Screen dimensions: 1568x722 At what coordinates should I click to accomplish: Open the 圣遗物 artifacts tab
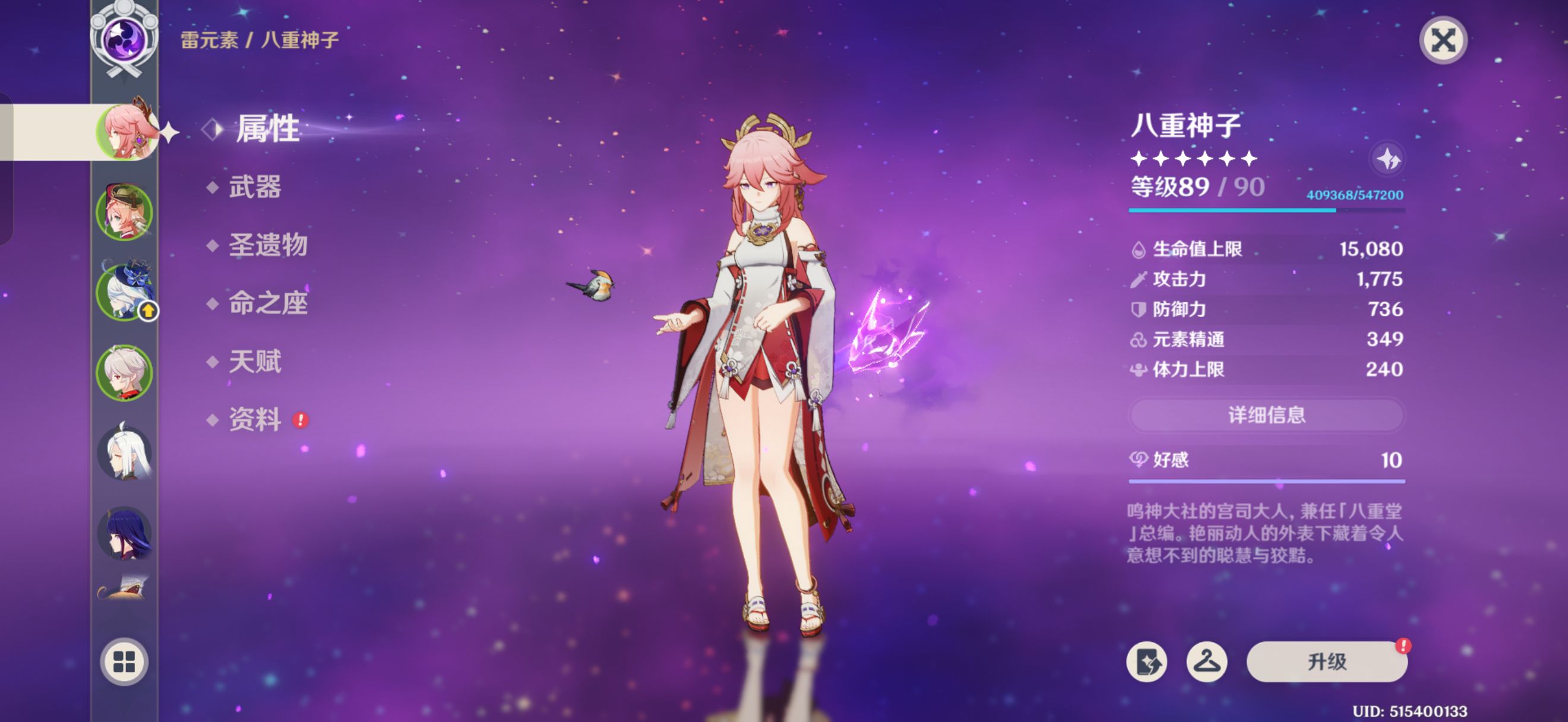click(268, 245)
